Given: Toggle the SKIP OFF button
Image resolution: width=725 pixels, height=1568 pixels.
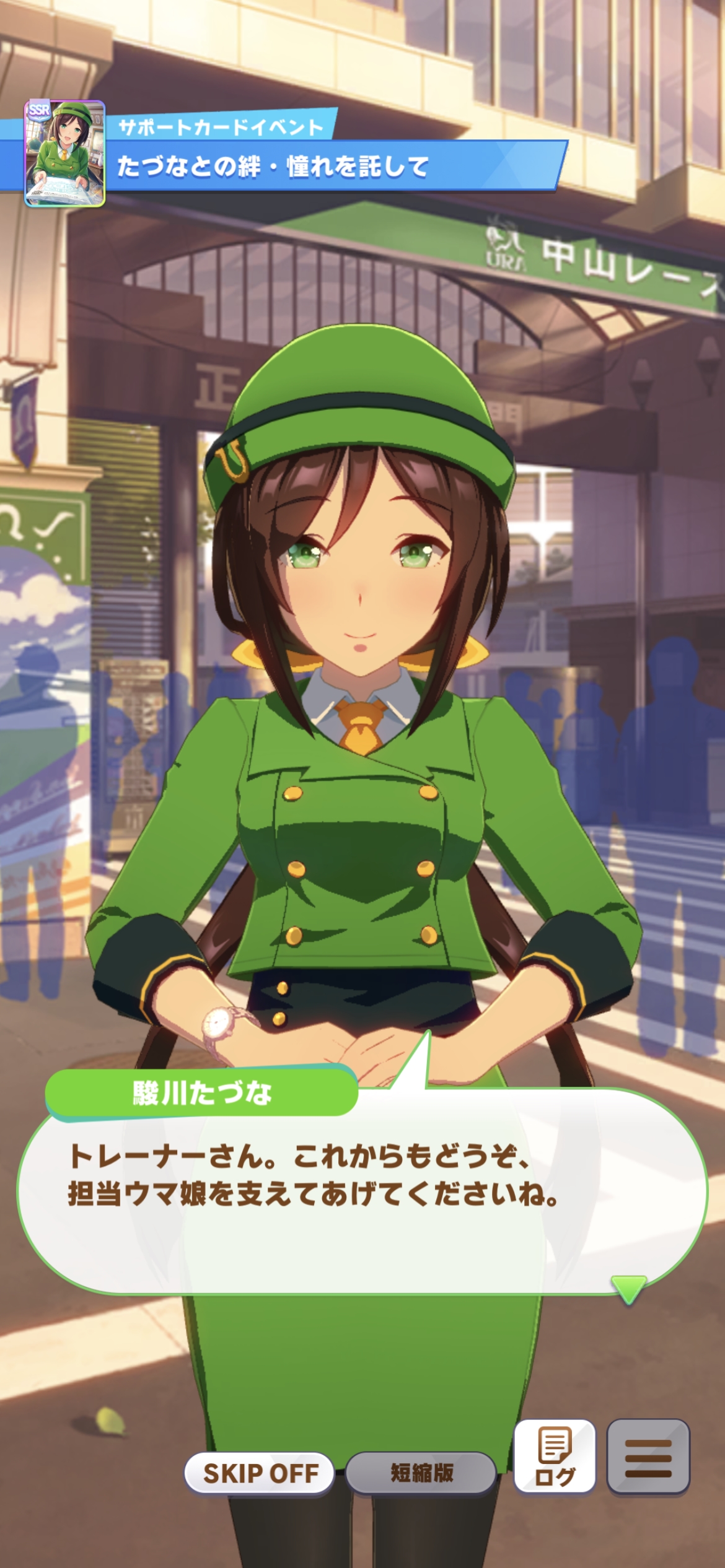Looking at the screenshot, I should 260,1473.
